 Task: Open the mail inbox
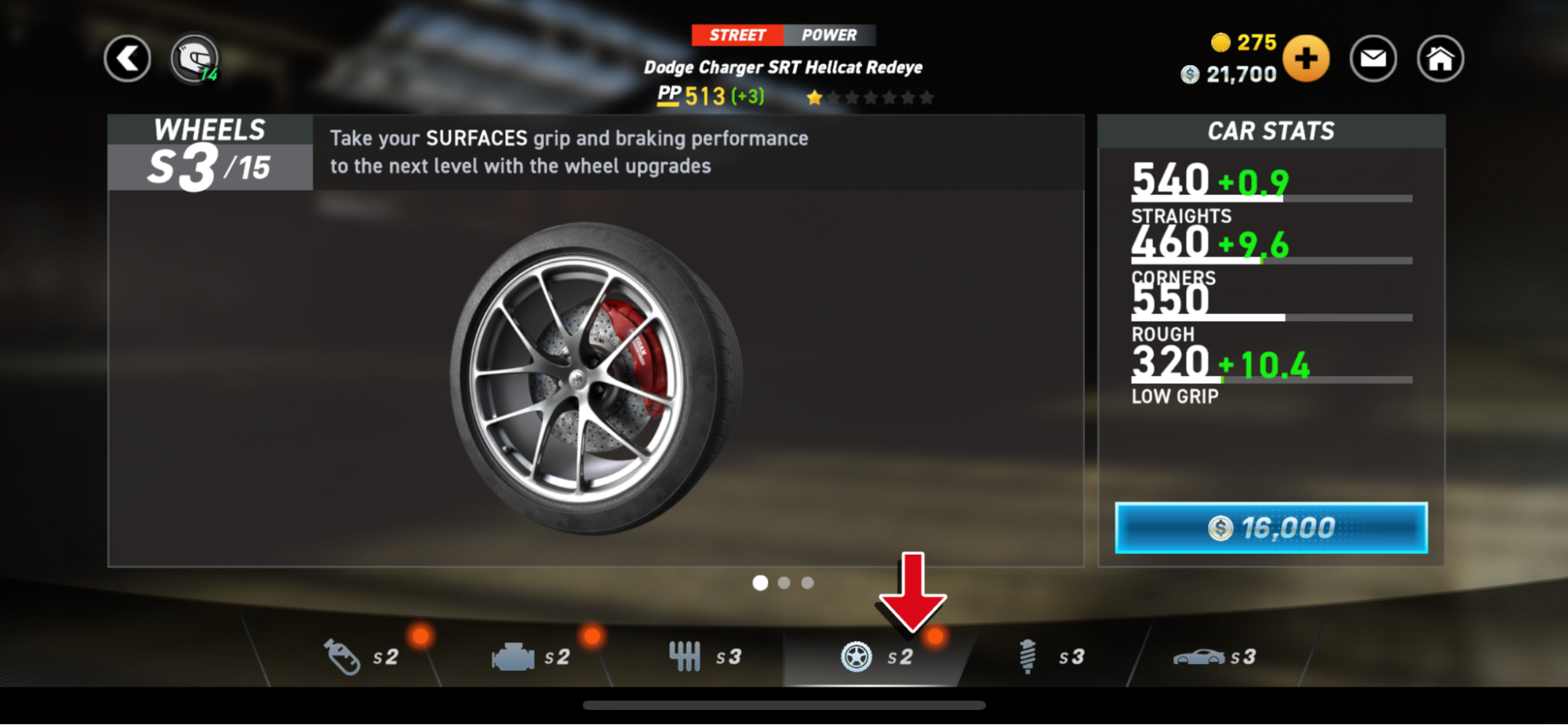tap(1372, 58)
